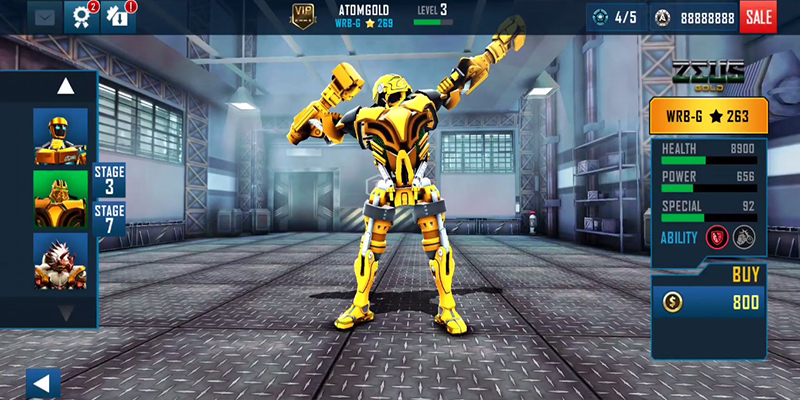Open the red SALE offer
This screenshot has height=400, width=800.
(x=757, y=16)
